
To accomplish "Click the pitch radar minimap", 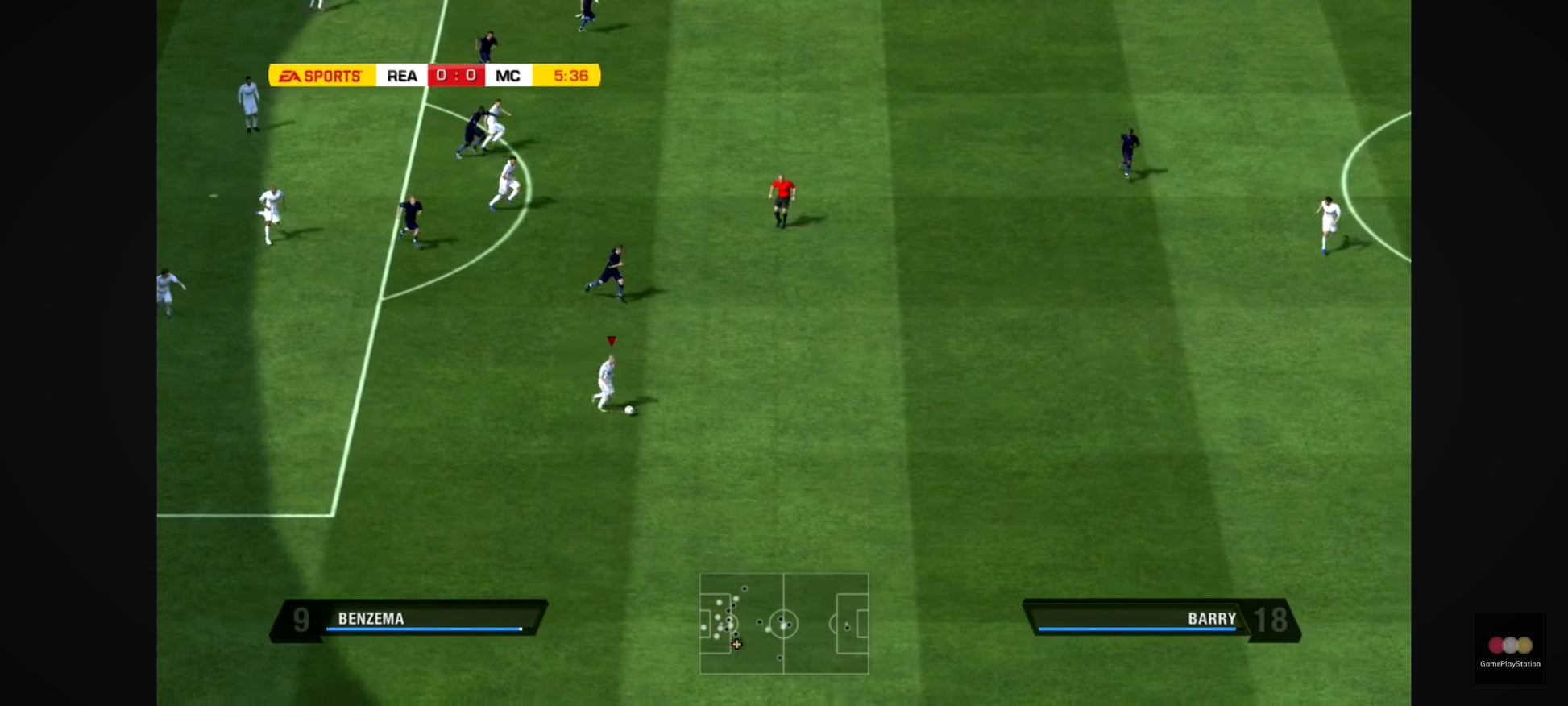I will (x=784, y=623).
